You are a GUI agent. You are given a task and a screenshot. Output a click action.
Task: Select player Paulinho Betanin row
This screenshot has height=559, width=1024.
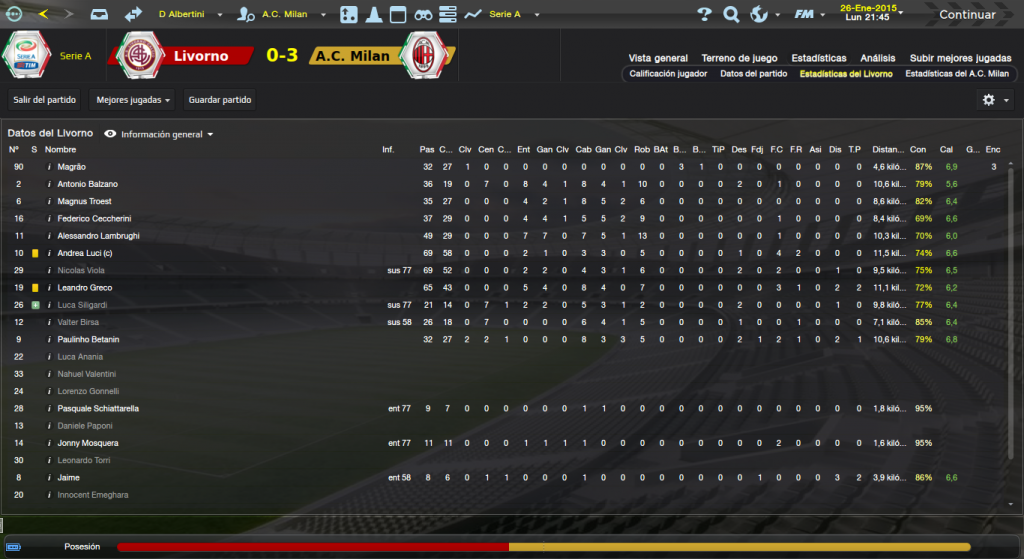(x=89, y=339)
